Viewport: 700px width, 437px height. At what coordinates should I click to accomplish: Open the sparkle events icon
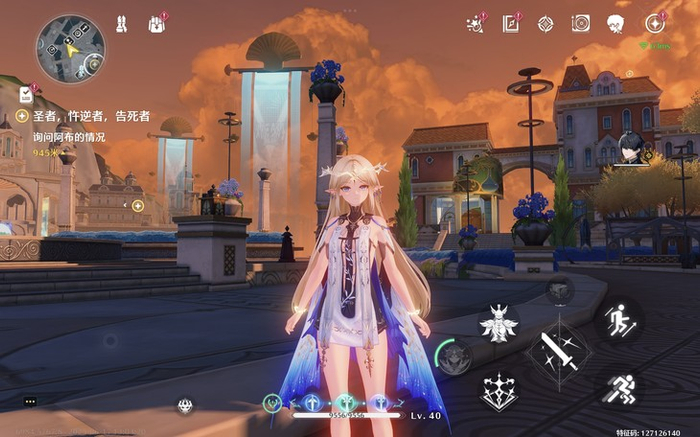tap(476, 22)
